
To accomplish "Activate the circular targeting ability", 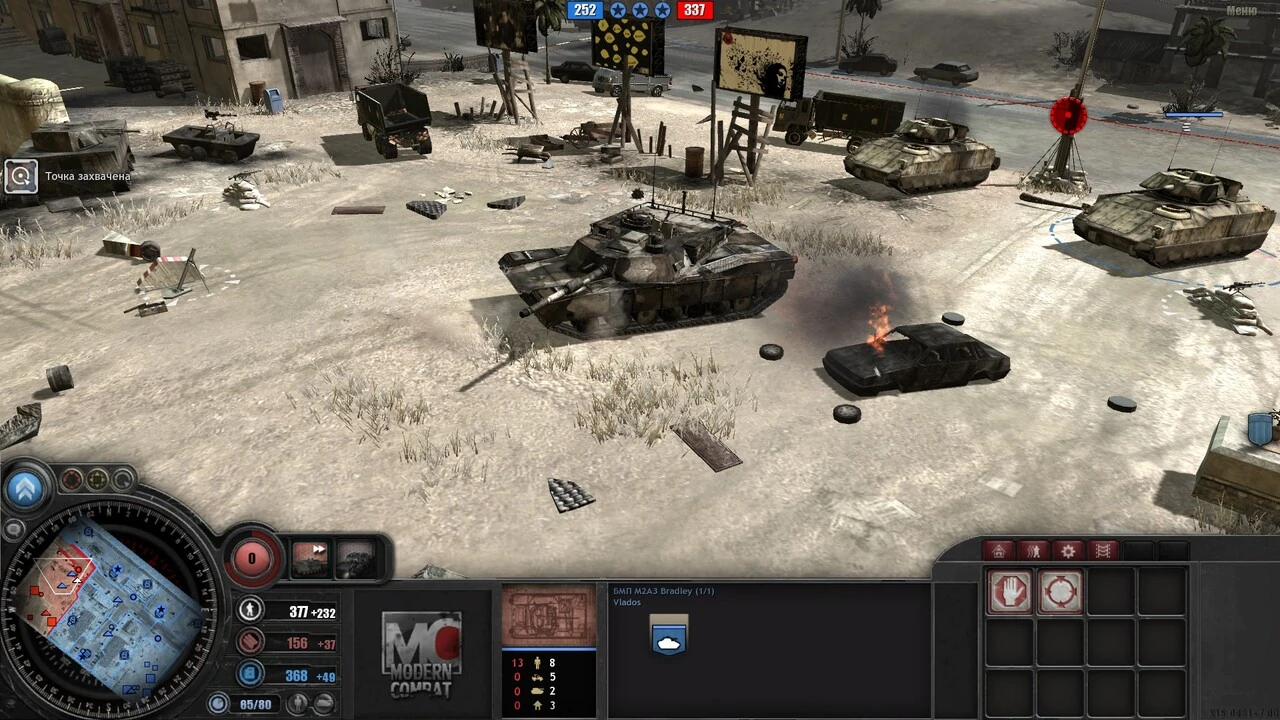I will [1061, 590].
